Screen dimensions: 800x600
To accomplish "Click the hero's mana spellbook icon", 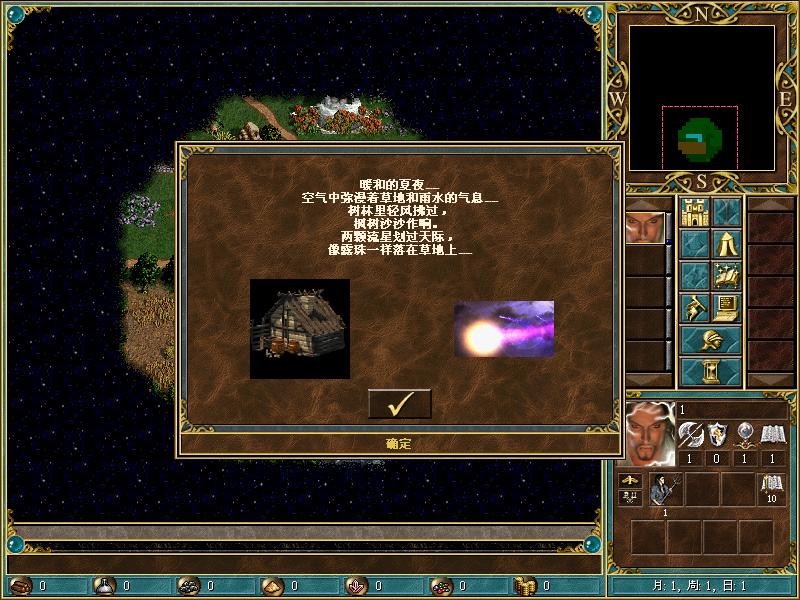I will pyautogui.click(x=770, y=490).
